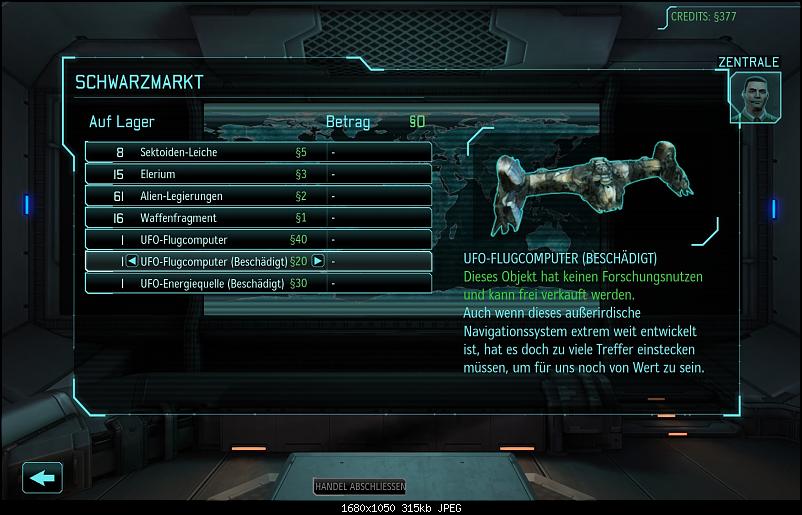This screenshot has height=515, width=802.
Task: Choose the Elerium item row
Action: point(258,174)
